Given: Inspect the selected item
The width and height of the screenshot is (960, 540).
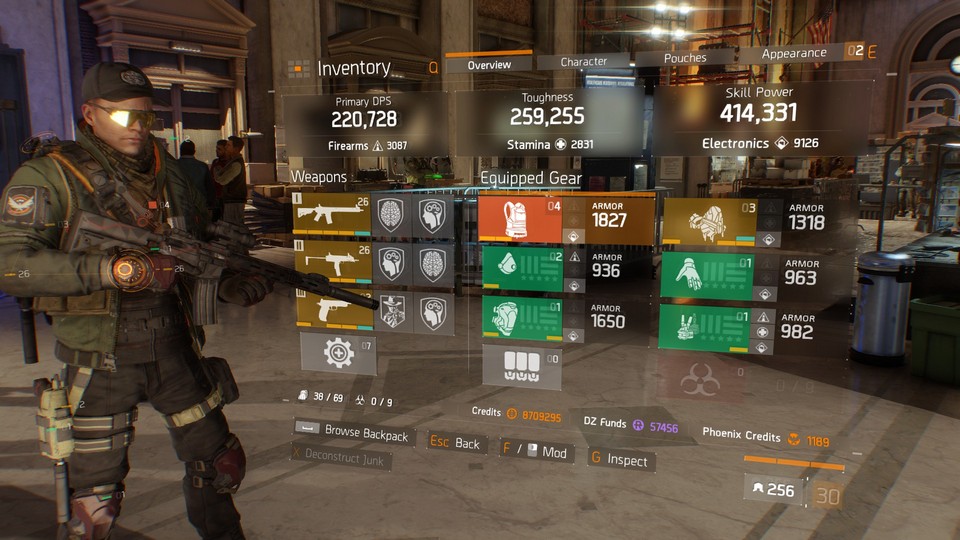Looking at the screenshot, I should click(618, 460).
